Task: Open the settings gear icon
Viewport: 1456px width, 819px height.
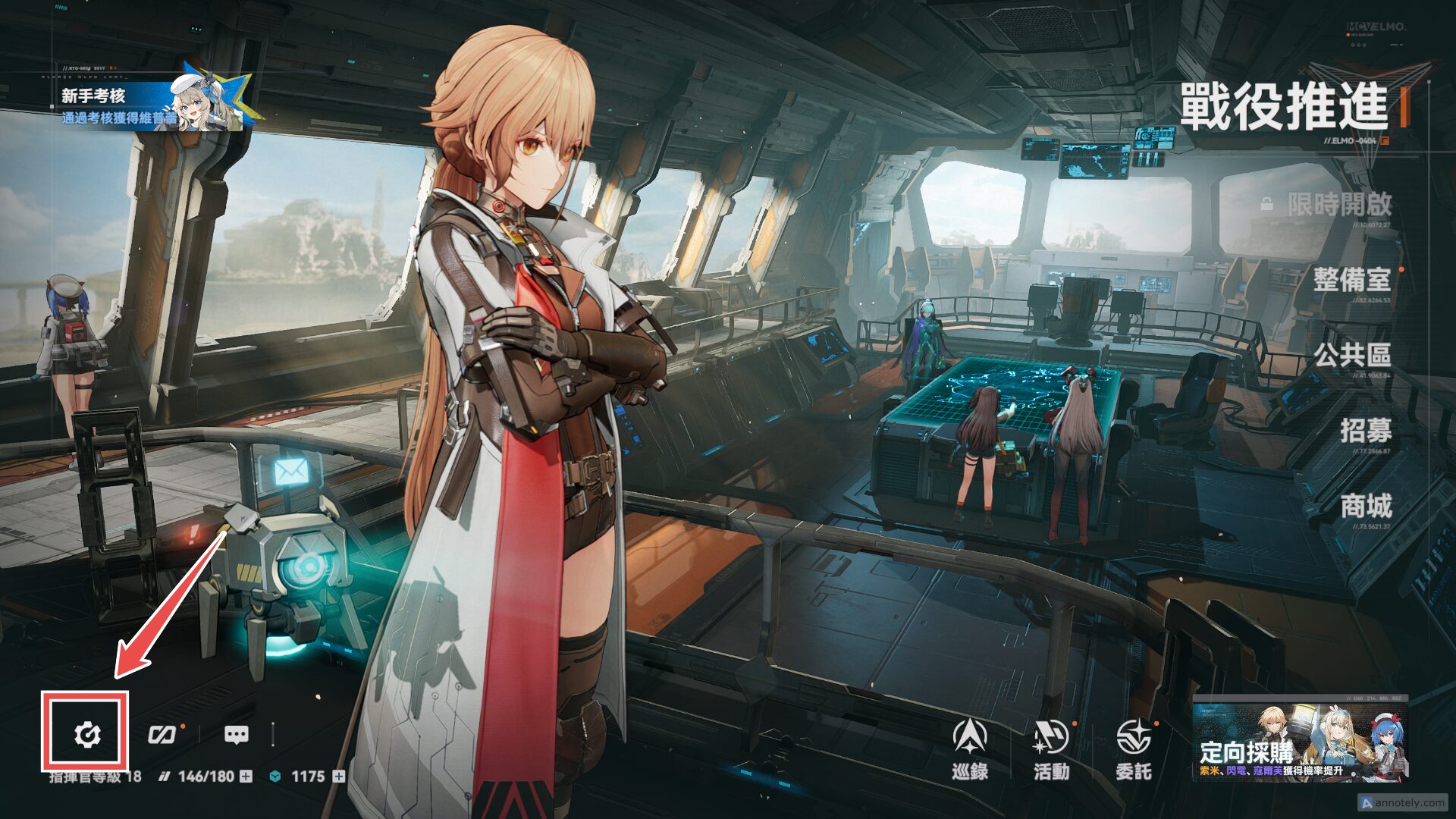Action: (x=87, y=734)
